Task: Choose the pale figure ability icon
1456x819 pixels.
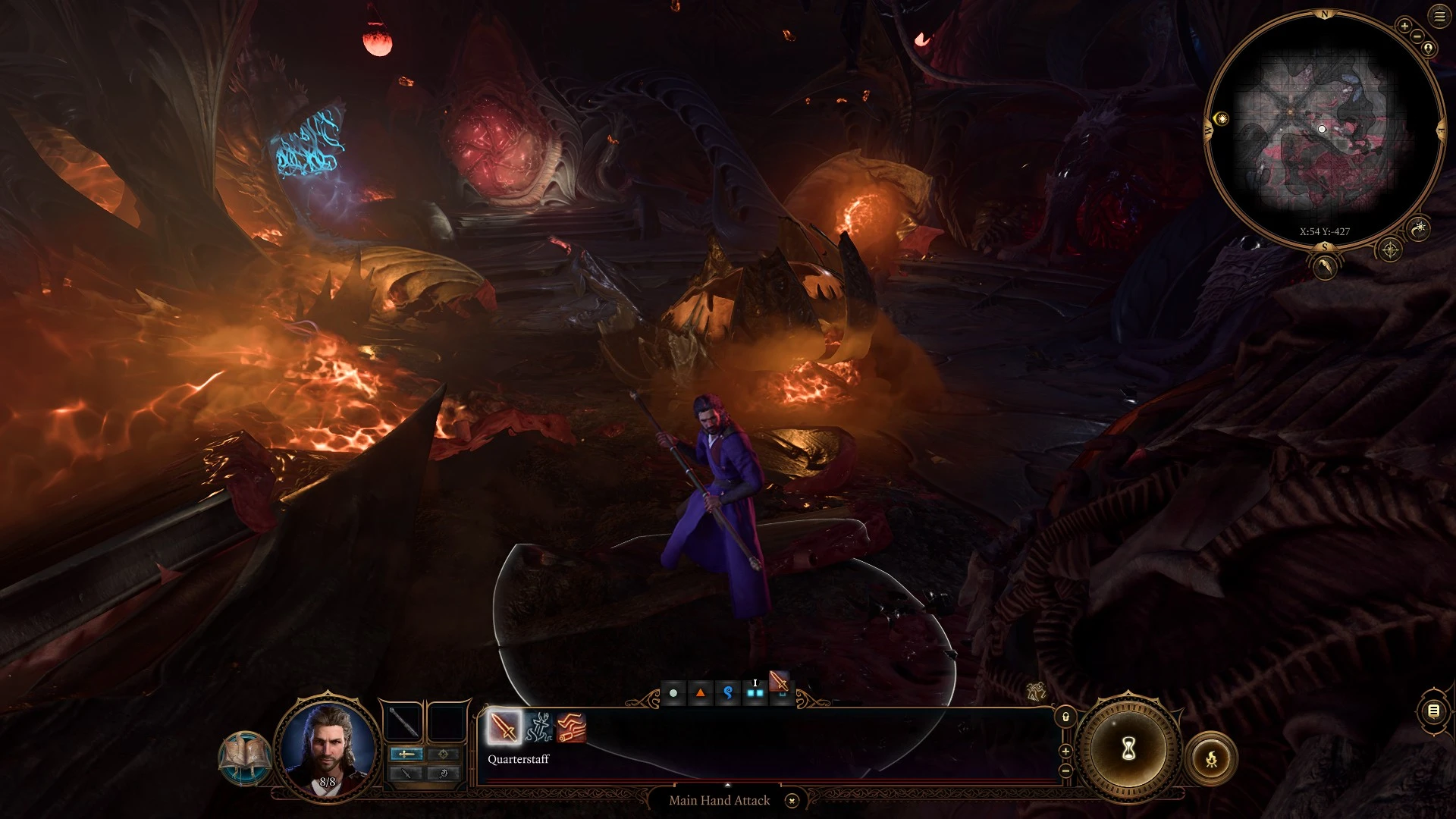Action: point(538,727)
